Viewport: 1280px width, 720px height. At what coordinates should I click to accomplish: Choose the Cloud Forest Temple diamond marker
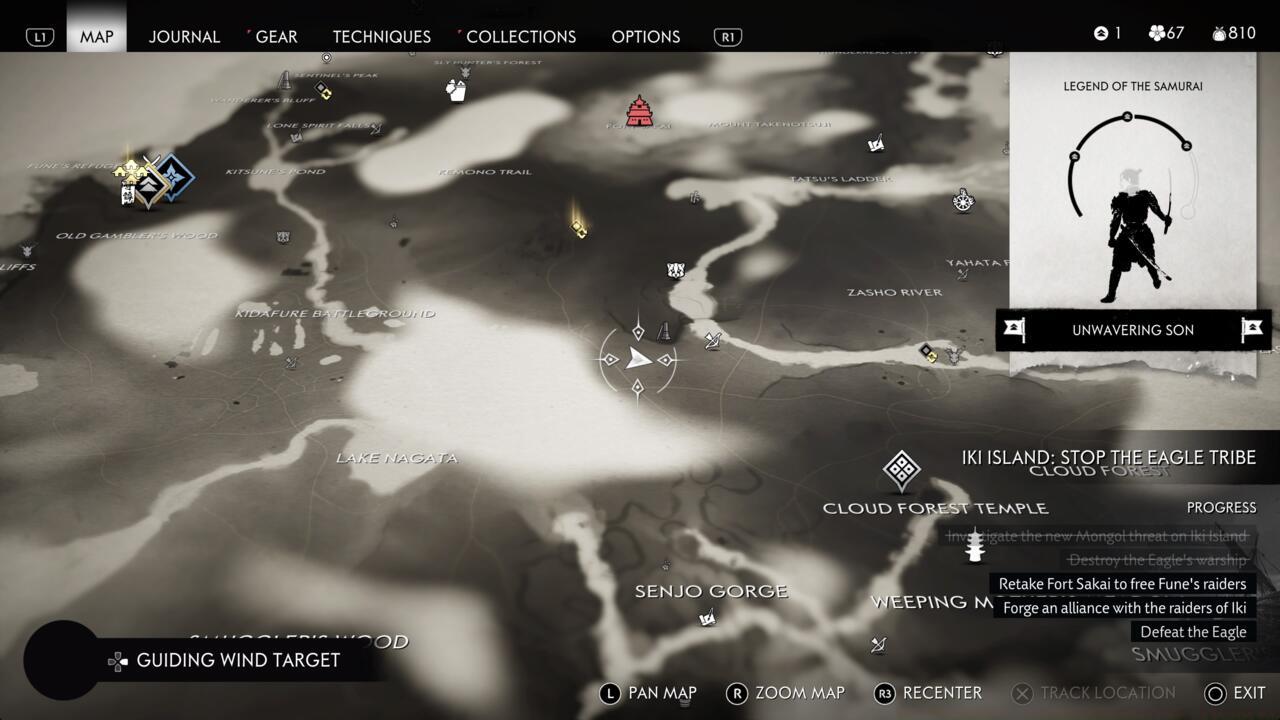pos(901,471)
